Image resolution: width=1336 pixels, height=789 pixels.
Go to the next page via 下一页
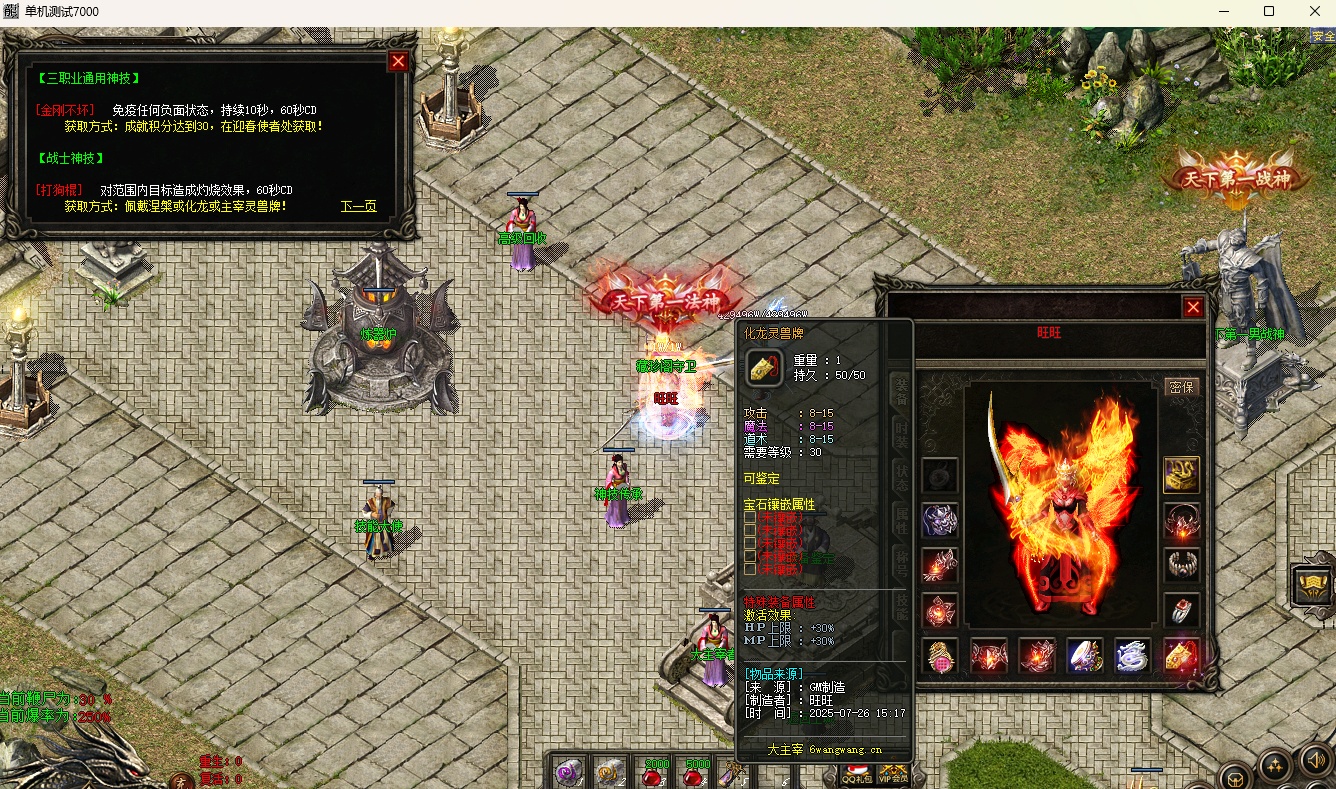coord(358,206)
